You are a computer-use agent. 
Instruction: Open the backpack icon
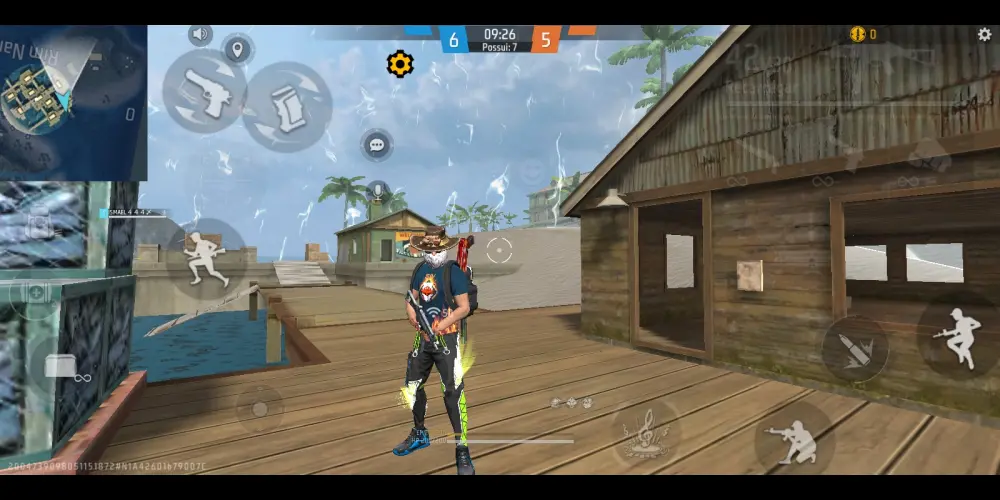coord(38,227)
